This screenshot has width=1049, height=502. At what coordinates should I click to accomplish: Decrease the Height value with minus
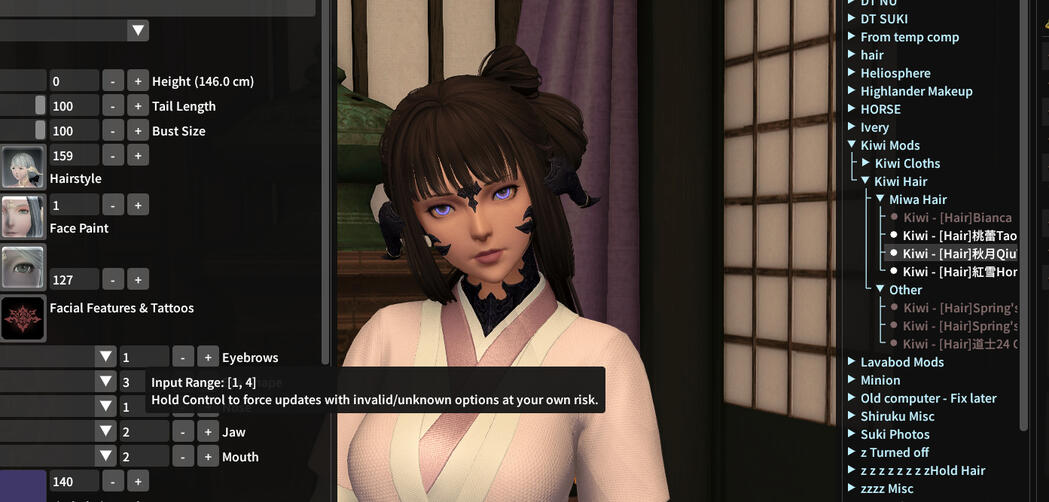113,81
